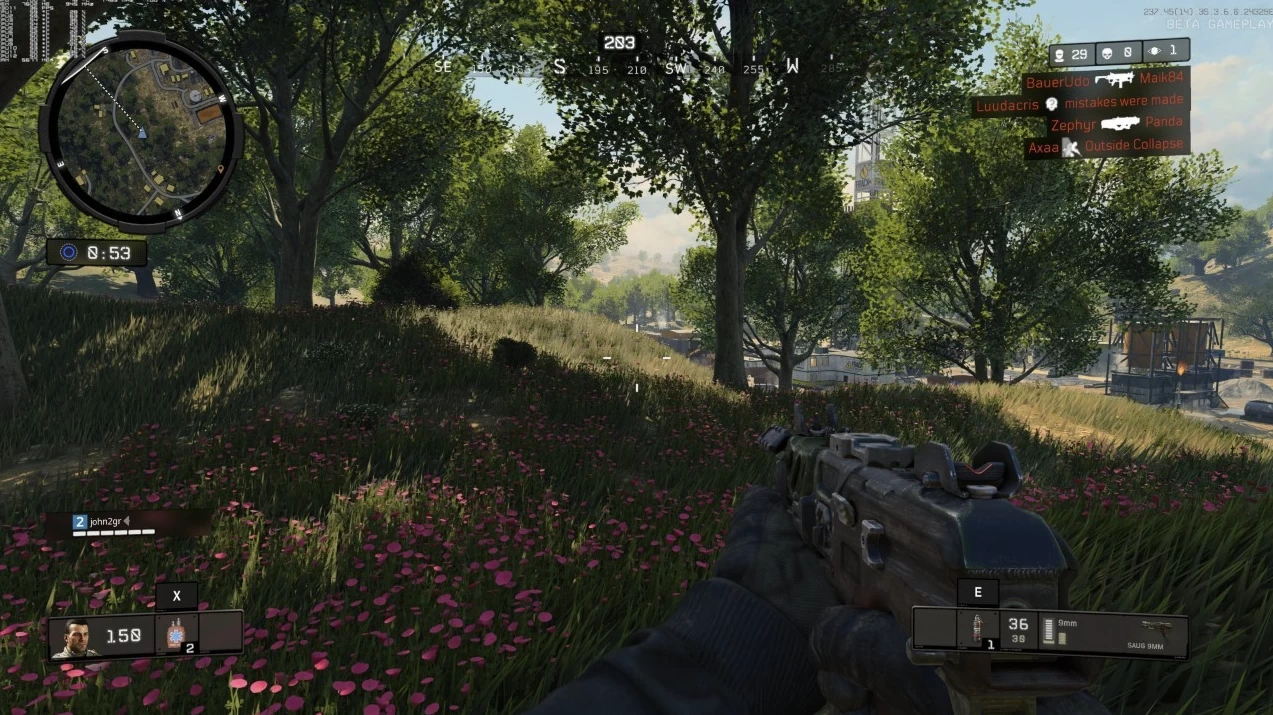1273x715 pixels.
Task: Select the Axaa Outside Collapse killfeed row
Action: (x=1106, y=146)
